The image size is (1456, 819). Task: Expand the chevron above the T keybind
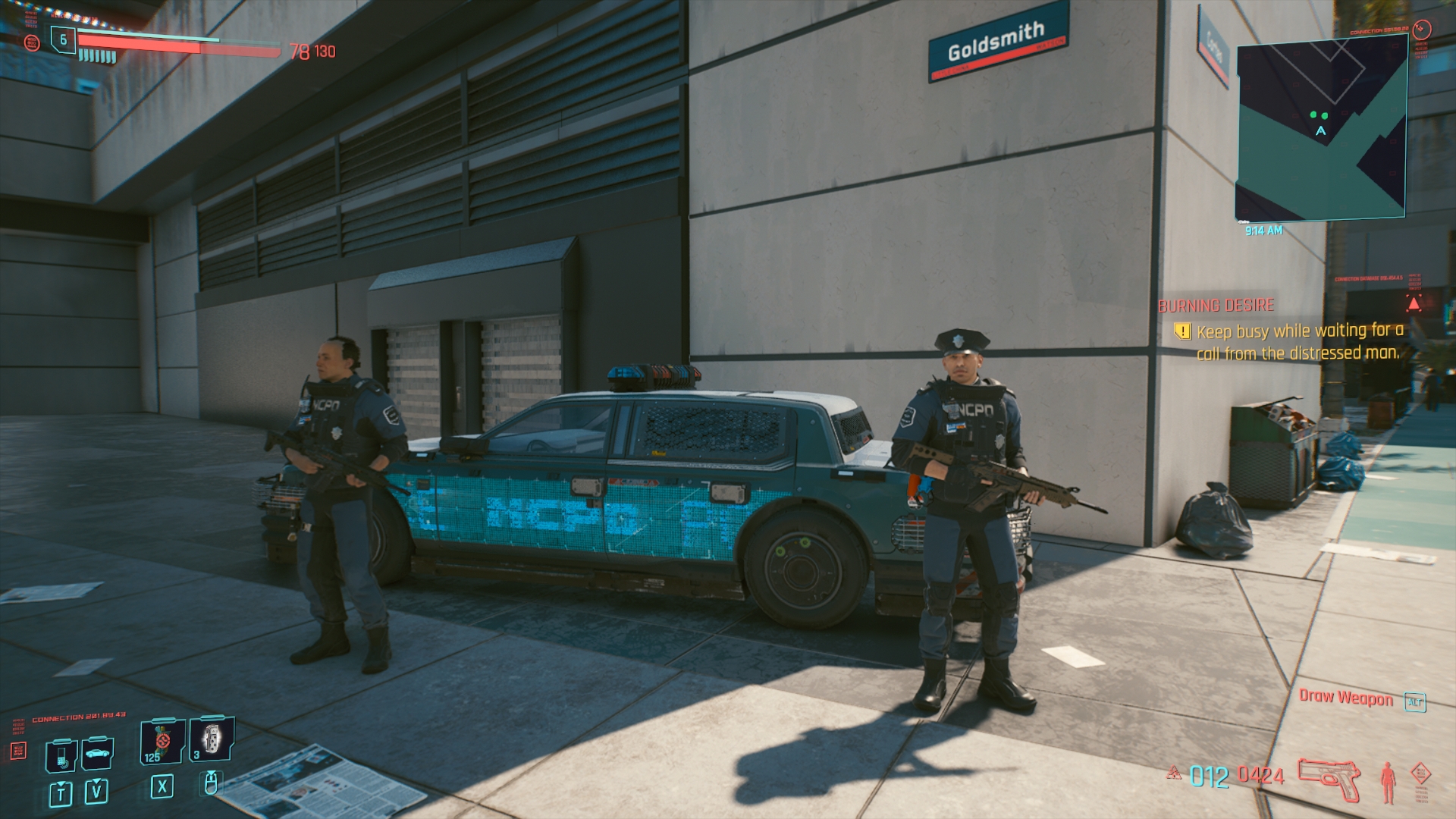coord(61,785)
